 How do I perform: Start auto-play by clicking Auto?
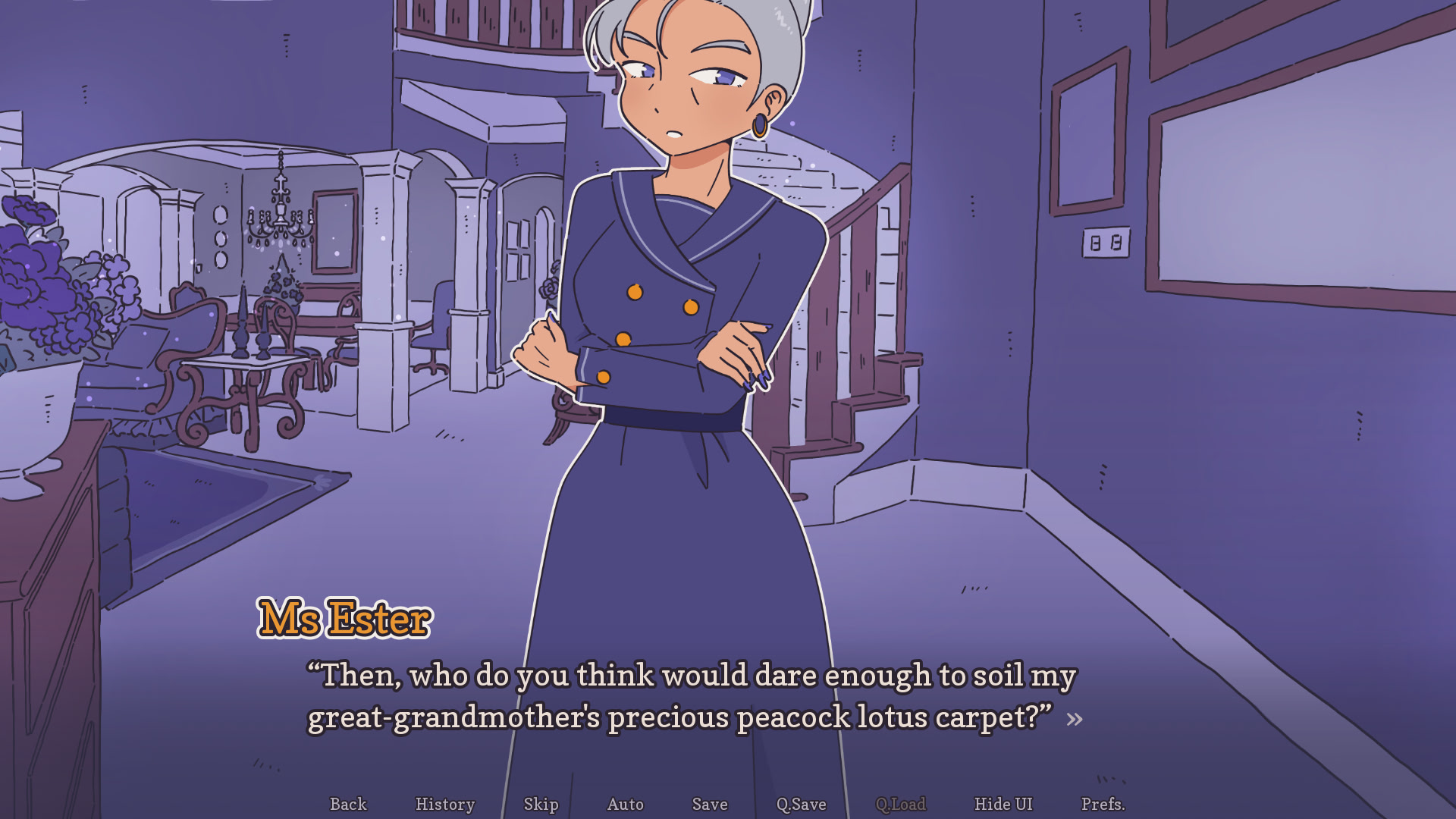(x=625, y=805)
